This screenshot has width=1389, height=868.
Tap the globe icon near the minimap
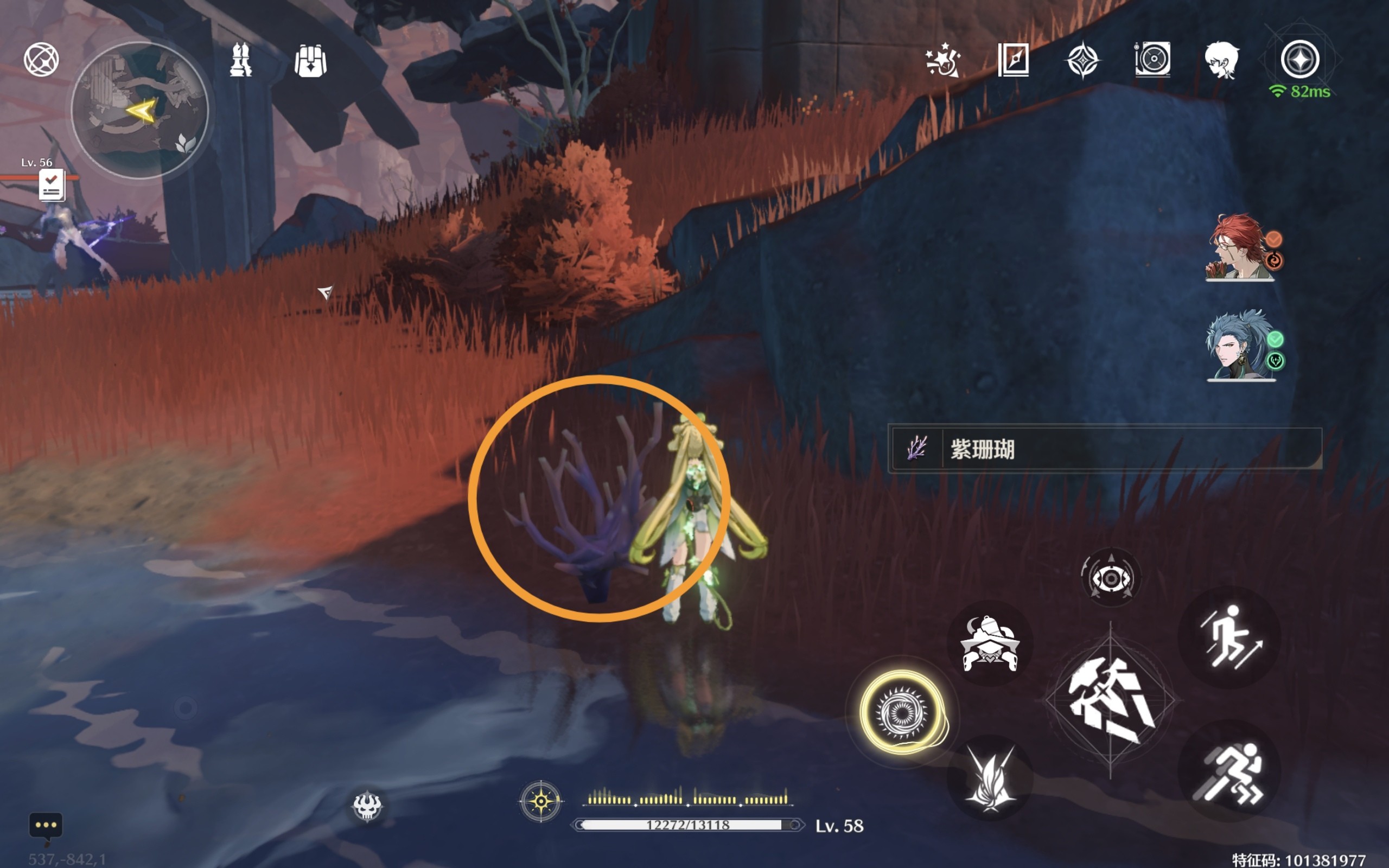tap(41, 59)
